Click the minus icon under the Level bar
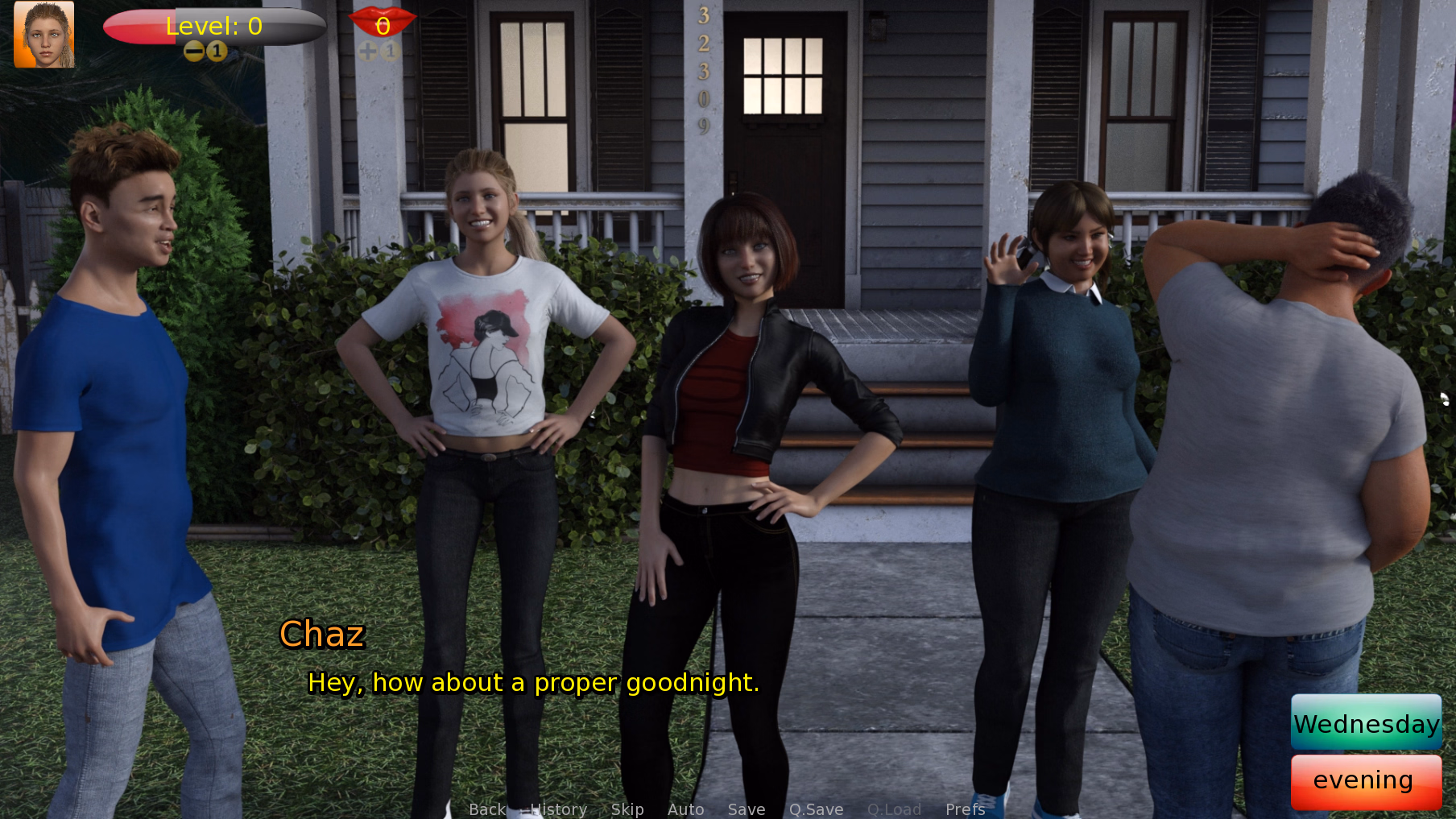 coord(194,50)
